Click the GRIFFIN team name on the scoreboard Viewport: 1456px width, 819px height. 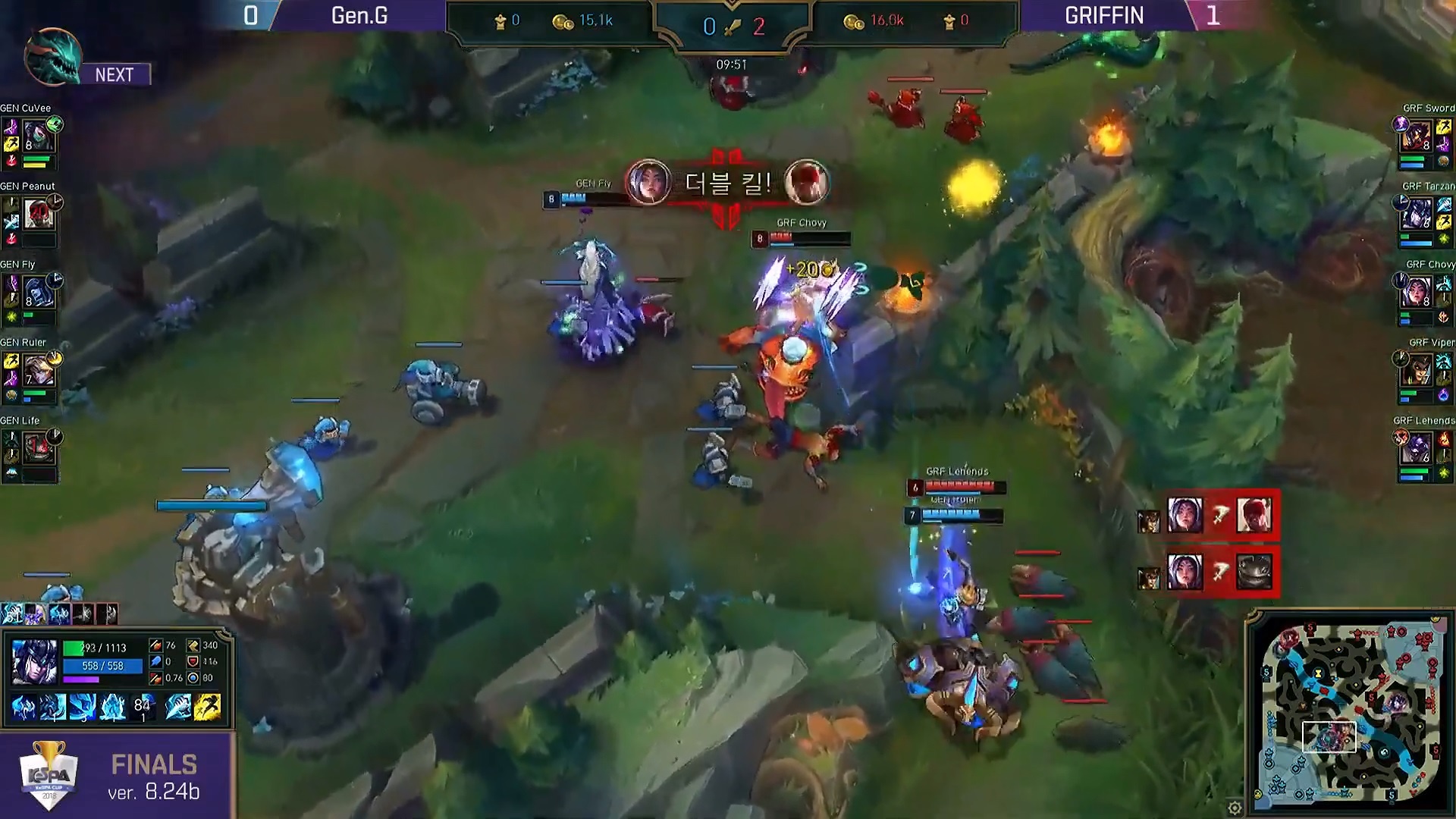pyautogui.click(x=1106, y=16)
